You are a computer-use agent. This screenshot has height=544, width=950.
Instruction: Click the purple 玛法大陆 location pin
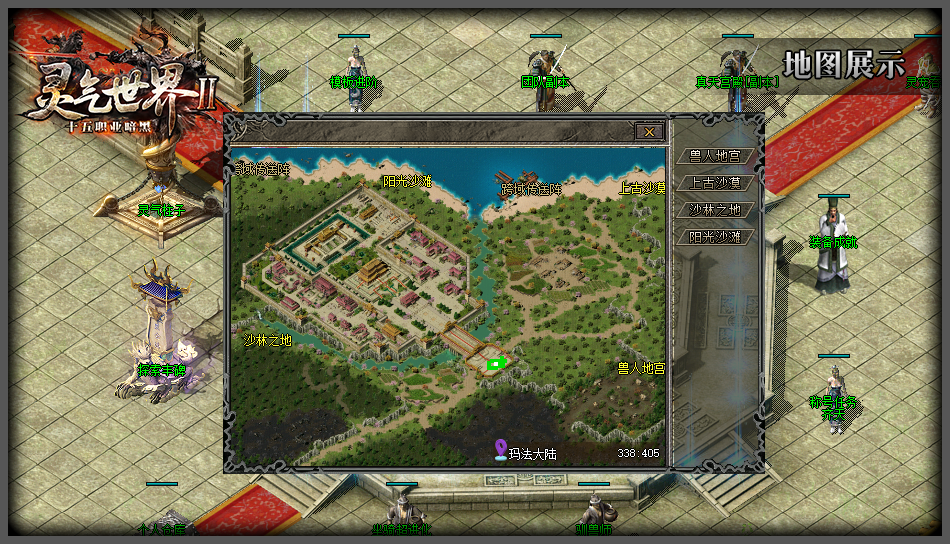501,452
